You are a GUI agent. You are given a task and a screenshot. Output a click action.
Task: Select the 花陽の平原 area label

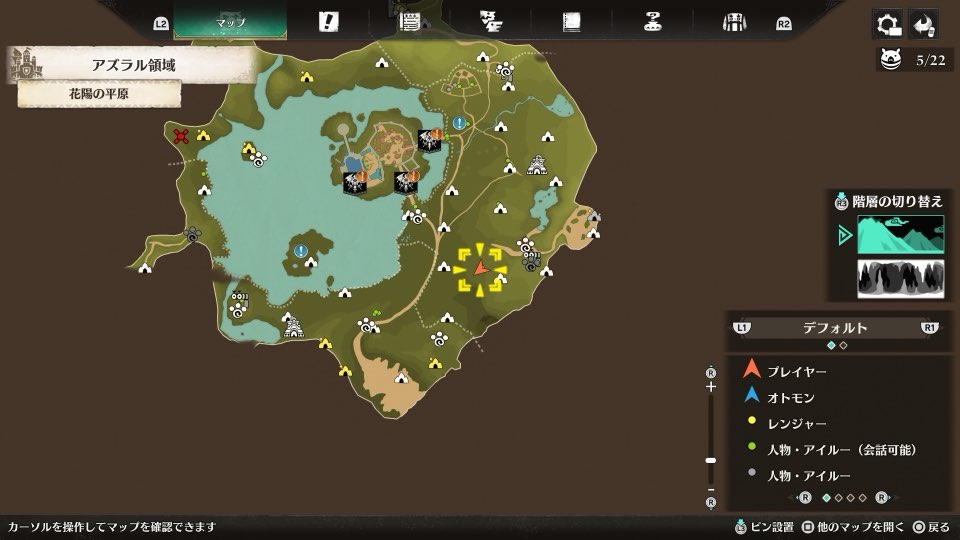[99, 94]
